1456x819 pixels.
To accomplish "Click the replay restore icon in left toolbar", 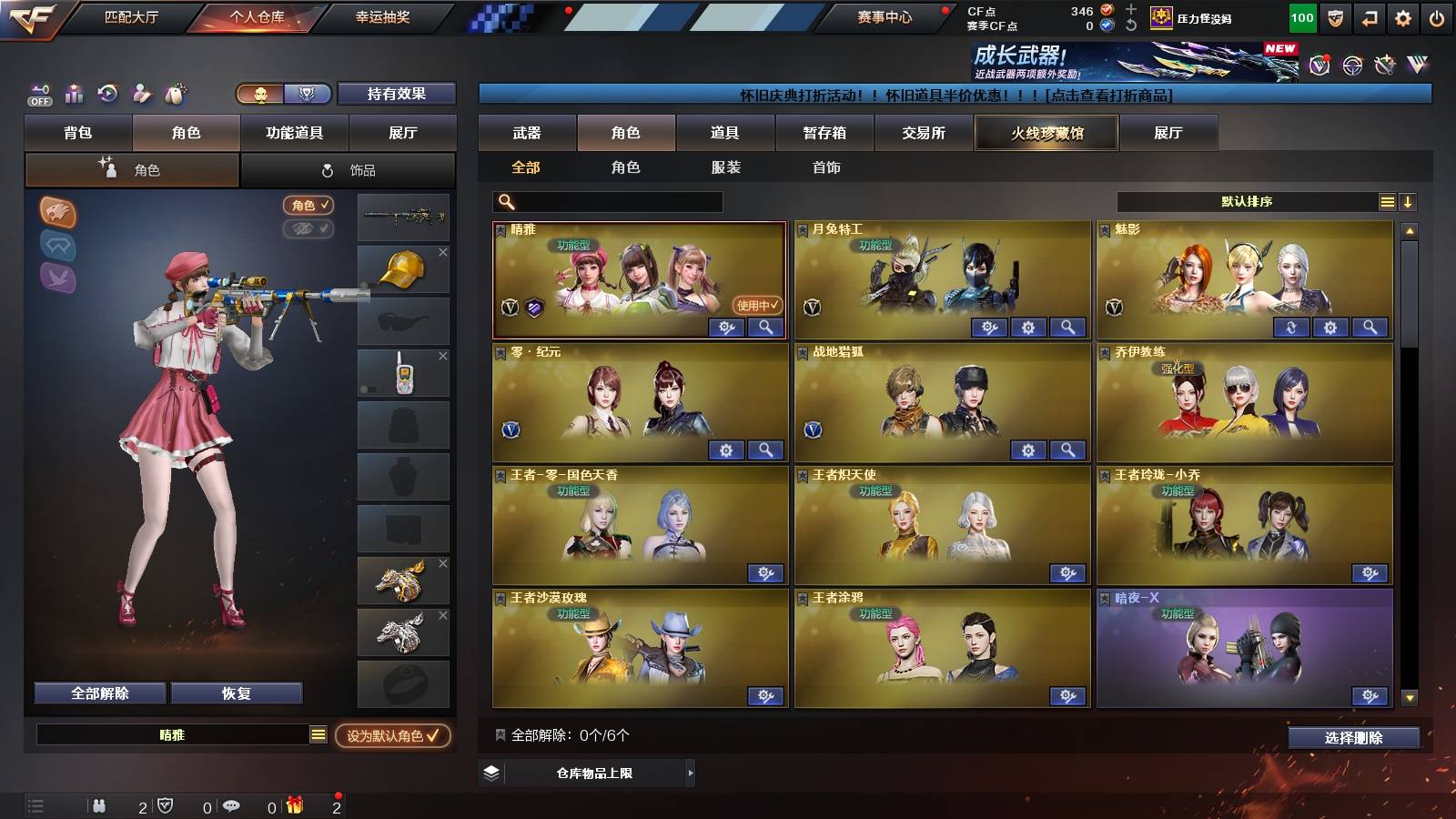I will tap(108, 94).
